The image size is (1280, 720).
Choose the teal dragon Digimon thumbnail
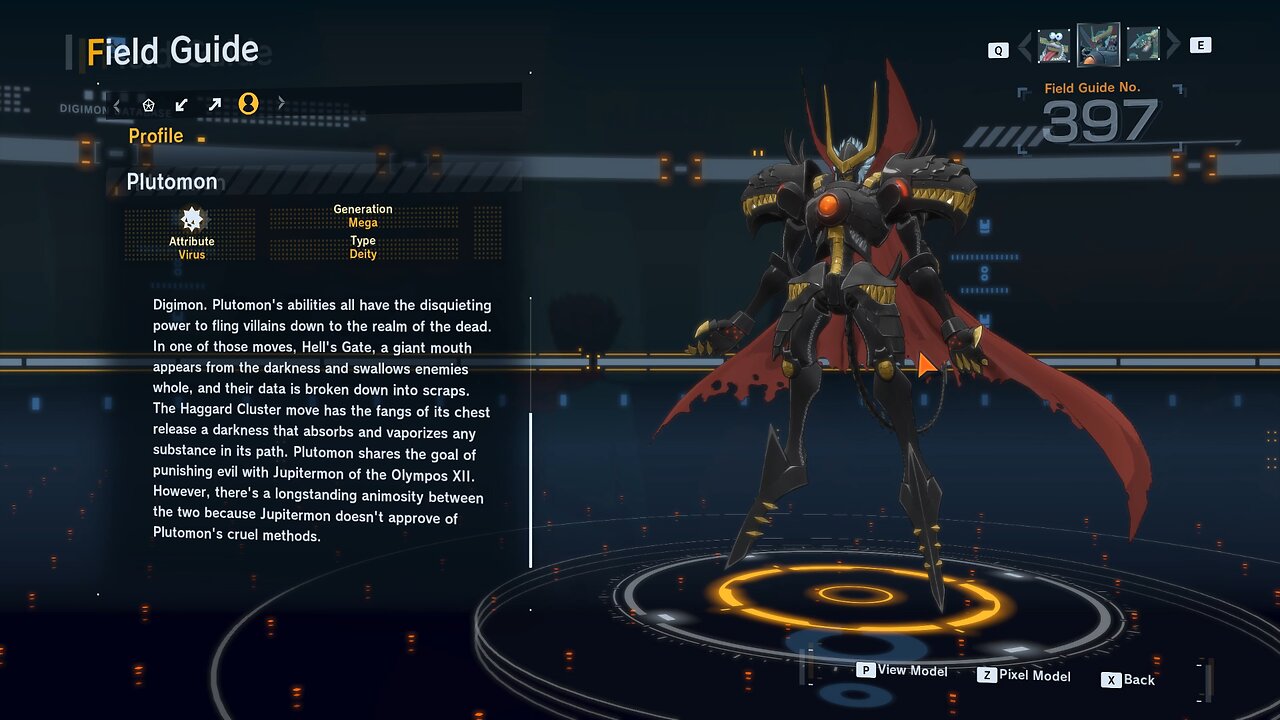coord(1143,45)
